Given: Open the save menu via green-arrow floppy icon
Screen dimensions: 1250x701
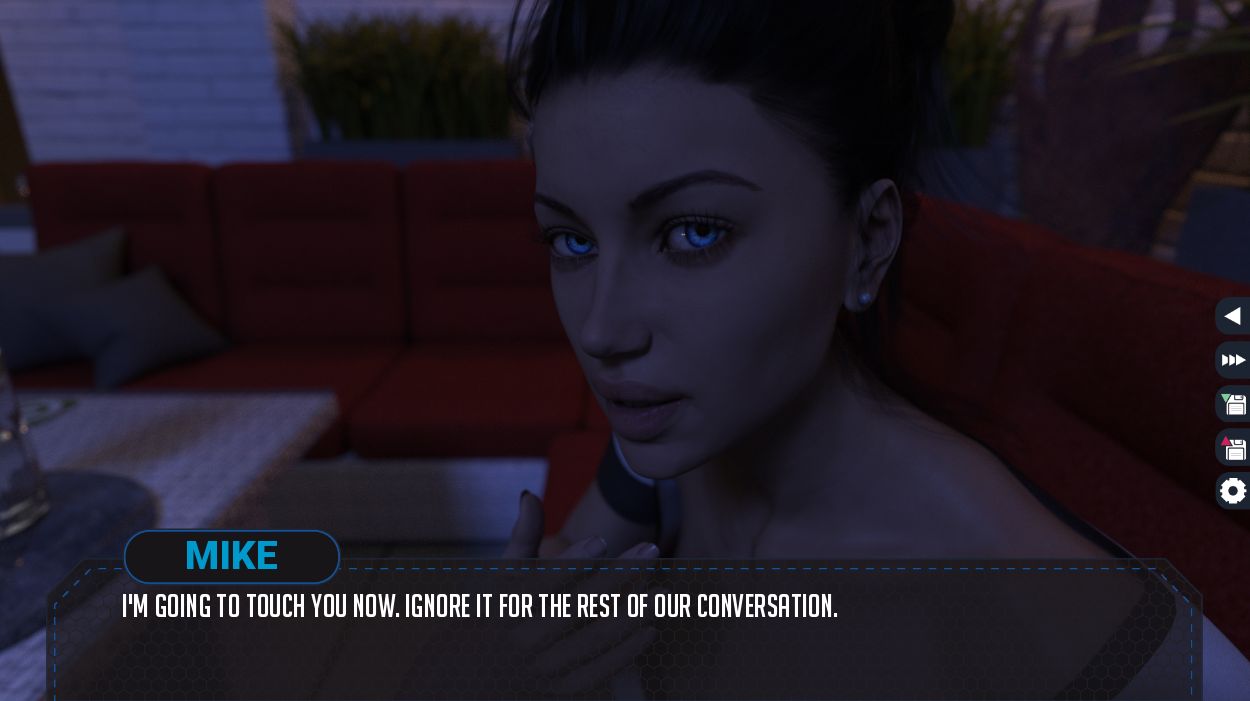Looking at the screenshot, I should 1233,404.
